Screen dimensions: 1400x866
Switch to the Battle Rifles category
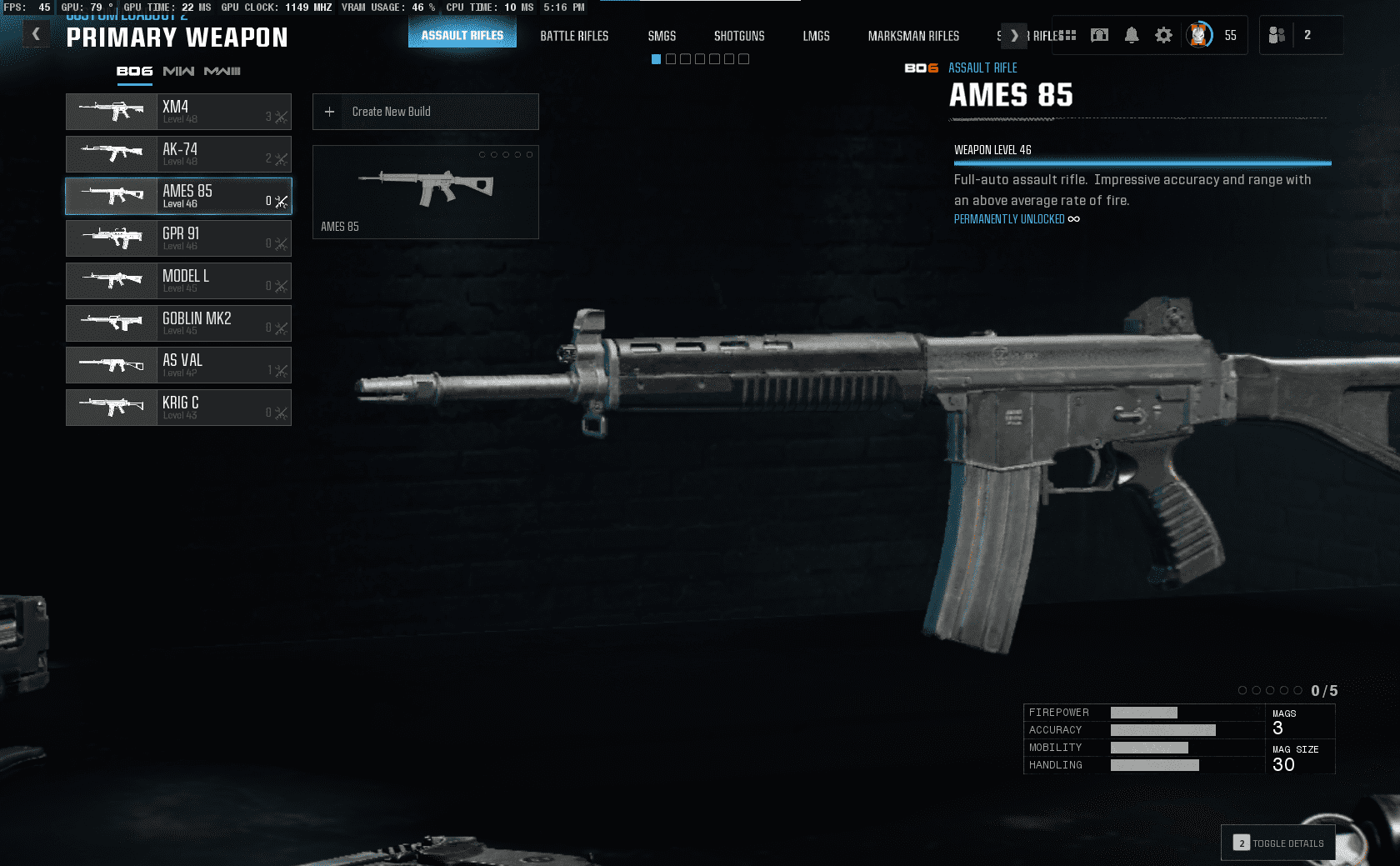574,36
